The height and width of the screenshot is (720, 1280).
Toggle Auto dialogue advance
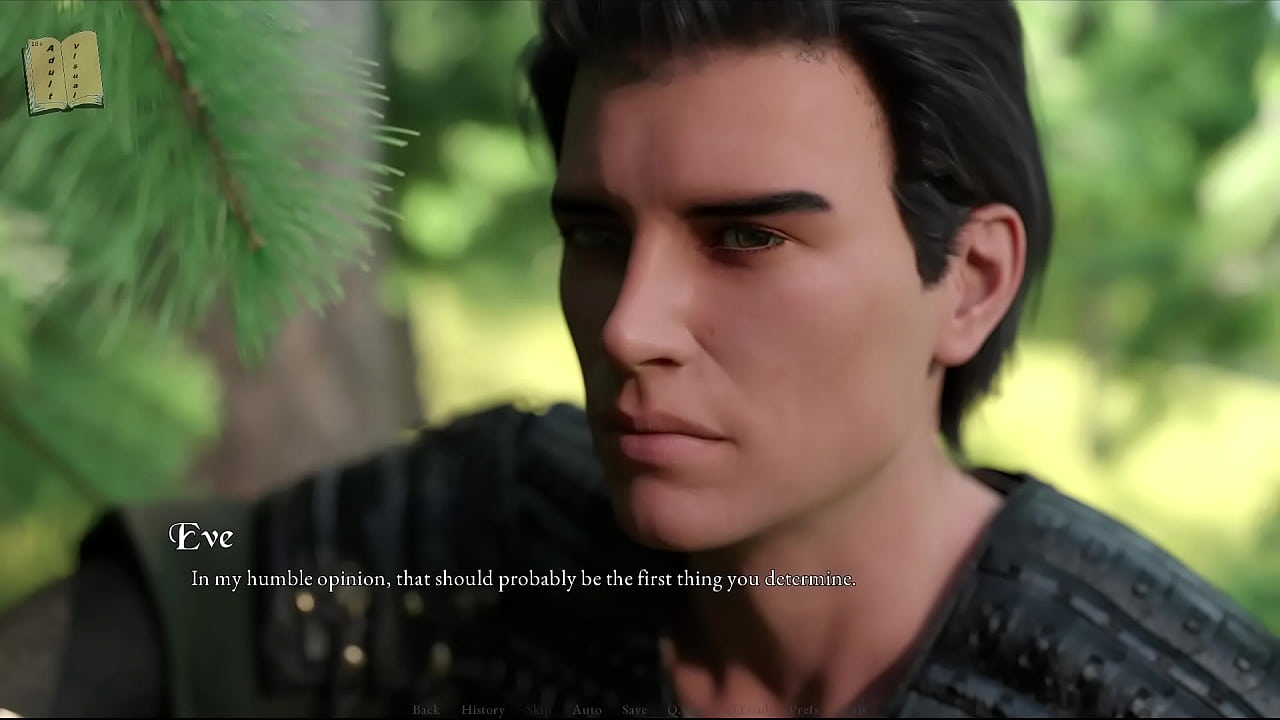pyautogui.click(x=587, y=710)
